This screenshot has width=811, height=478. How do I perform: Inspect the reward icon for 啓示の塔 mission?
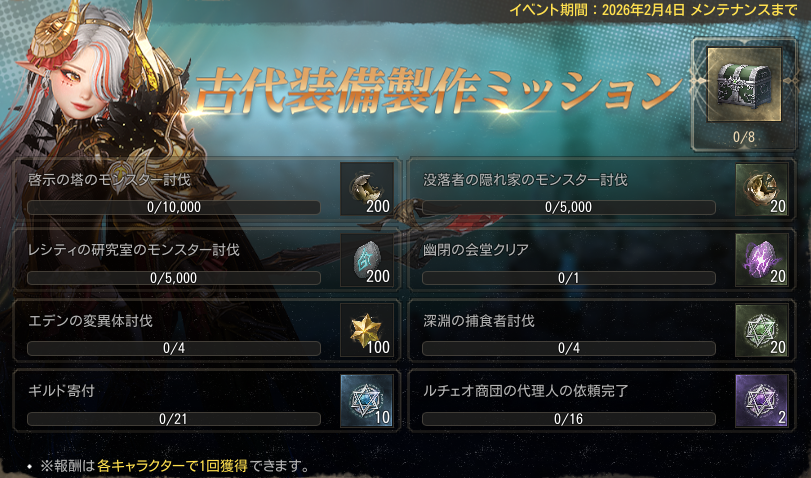[x=366, y=188]
